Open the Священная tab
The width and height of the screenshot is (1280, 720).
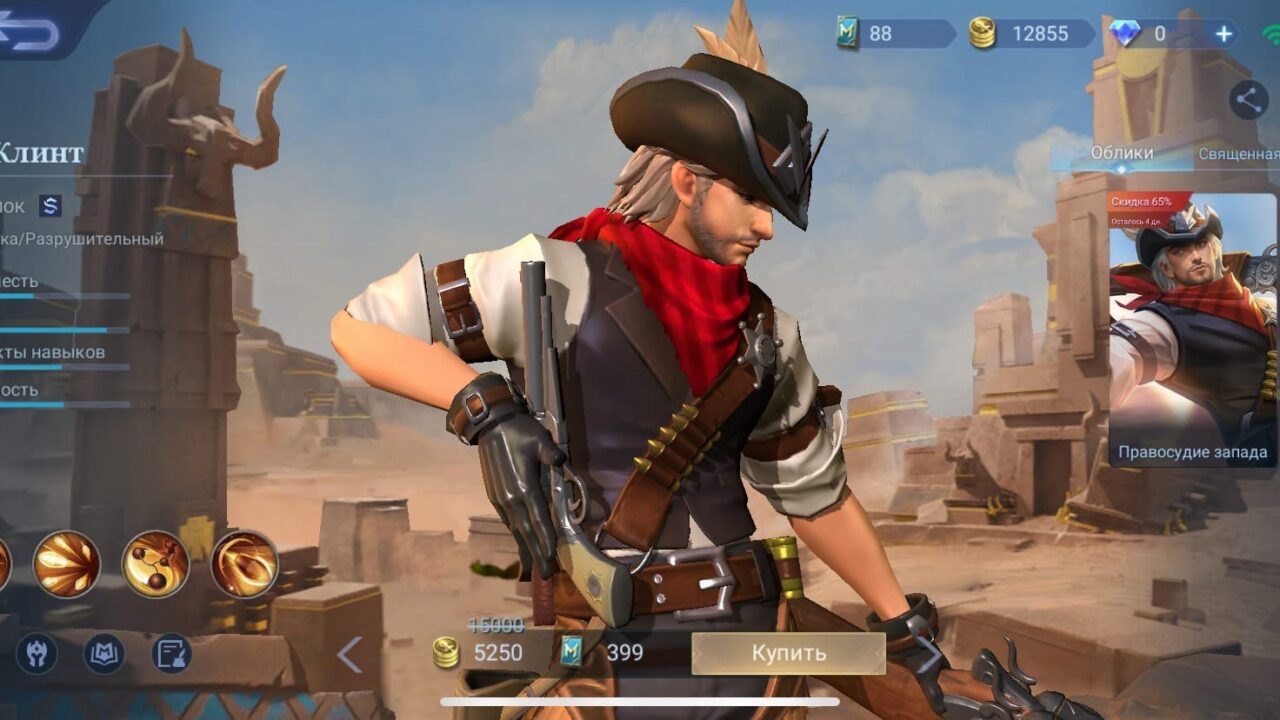click(1240, 154)
